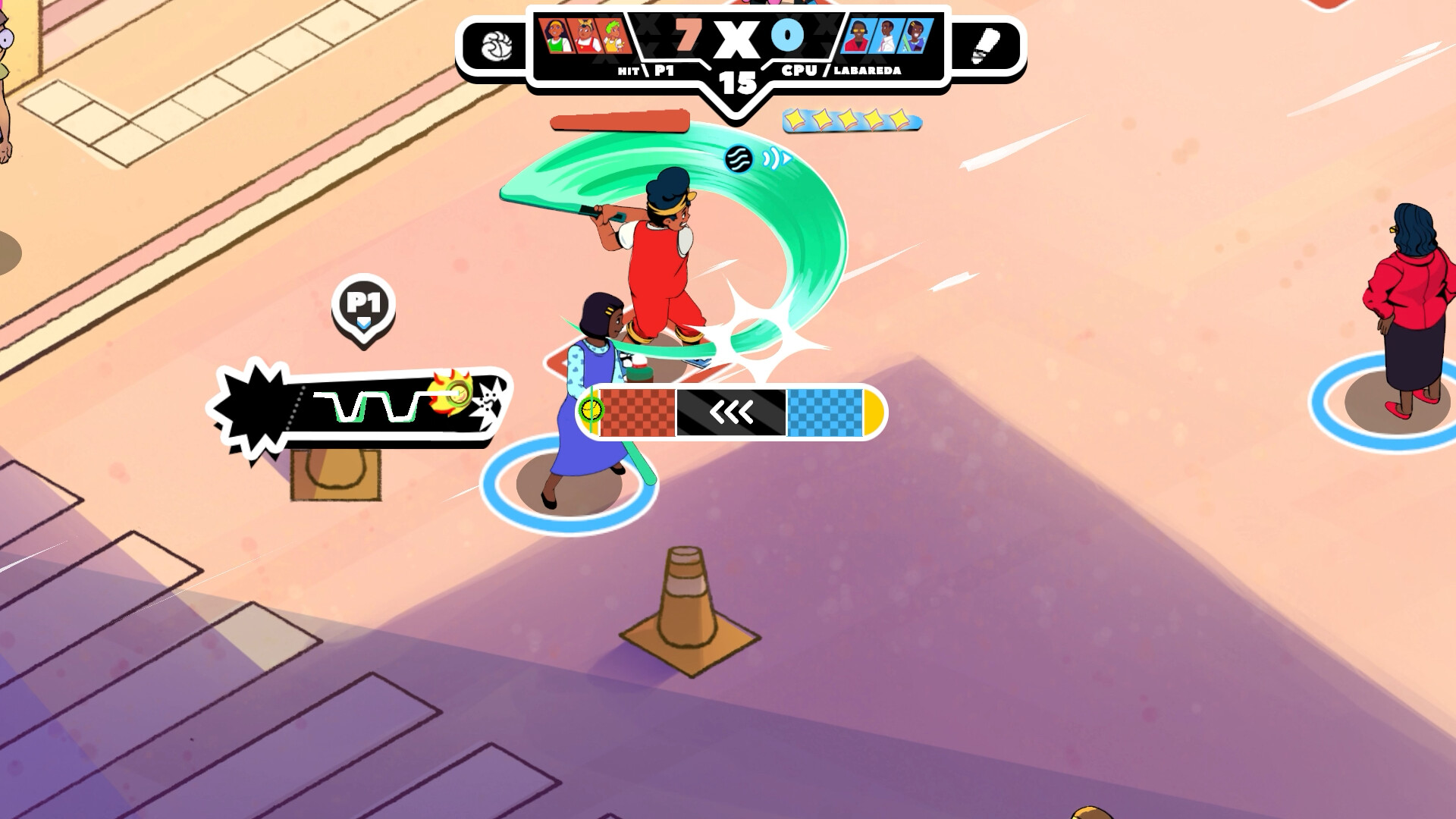The image size is (1456, 819).
Task: Select the CPU portrait with yellow sunglasses
Action: (857, 36)
